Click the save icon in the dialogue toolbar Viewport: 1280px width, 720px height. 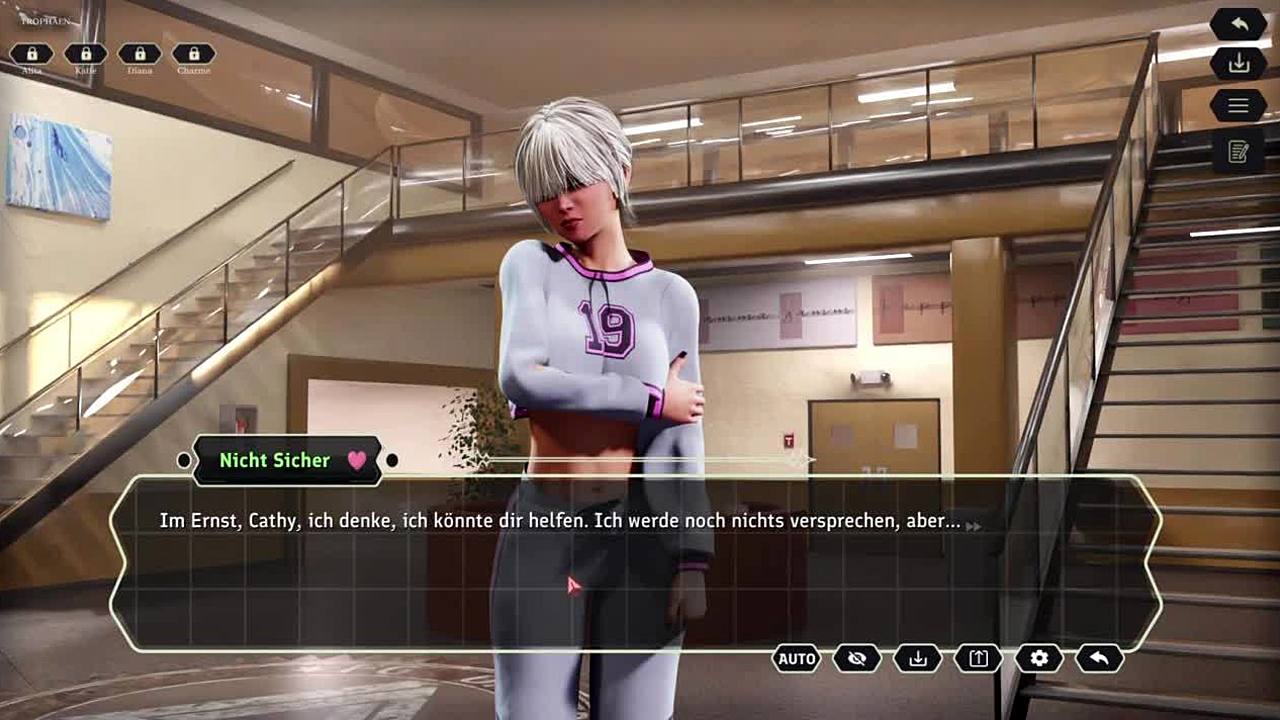918,658
